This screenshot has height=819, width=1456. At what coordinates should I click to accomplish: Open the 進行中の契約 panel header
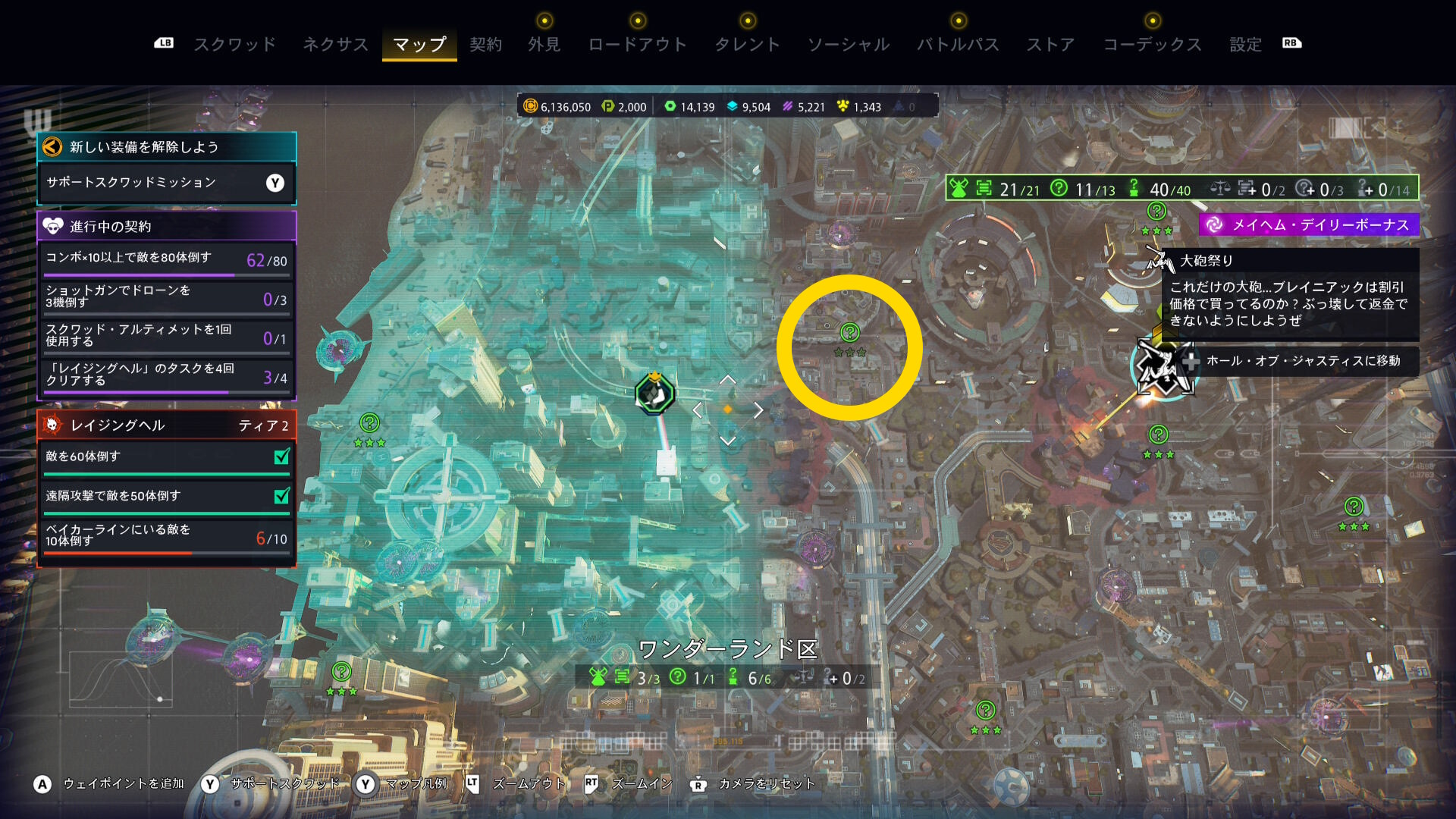tap(166, 226)
